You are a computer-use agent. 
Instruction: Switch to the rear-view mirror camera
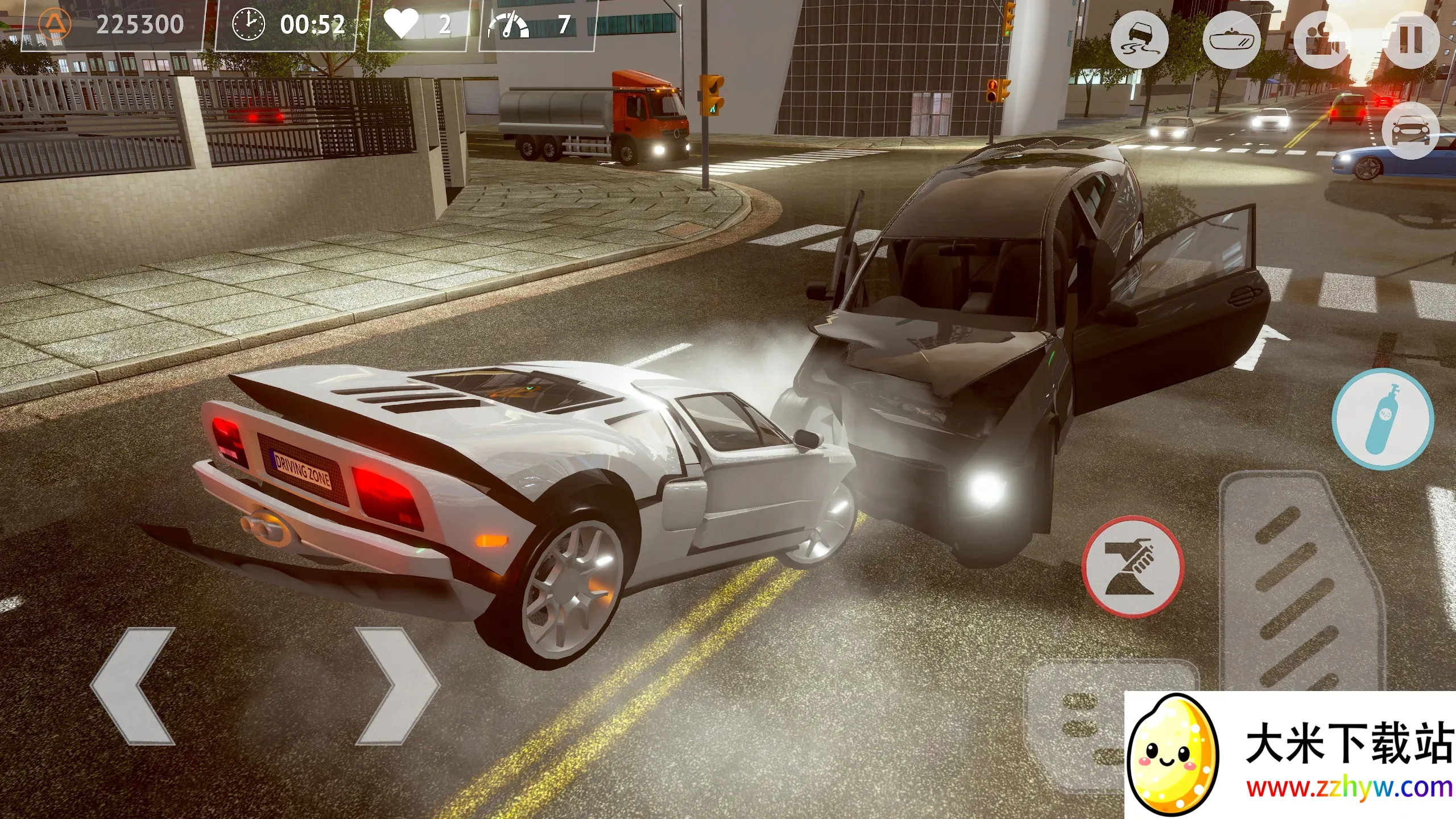[x=1231, y=40]
